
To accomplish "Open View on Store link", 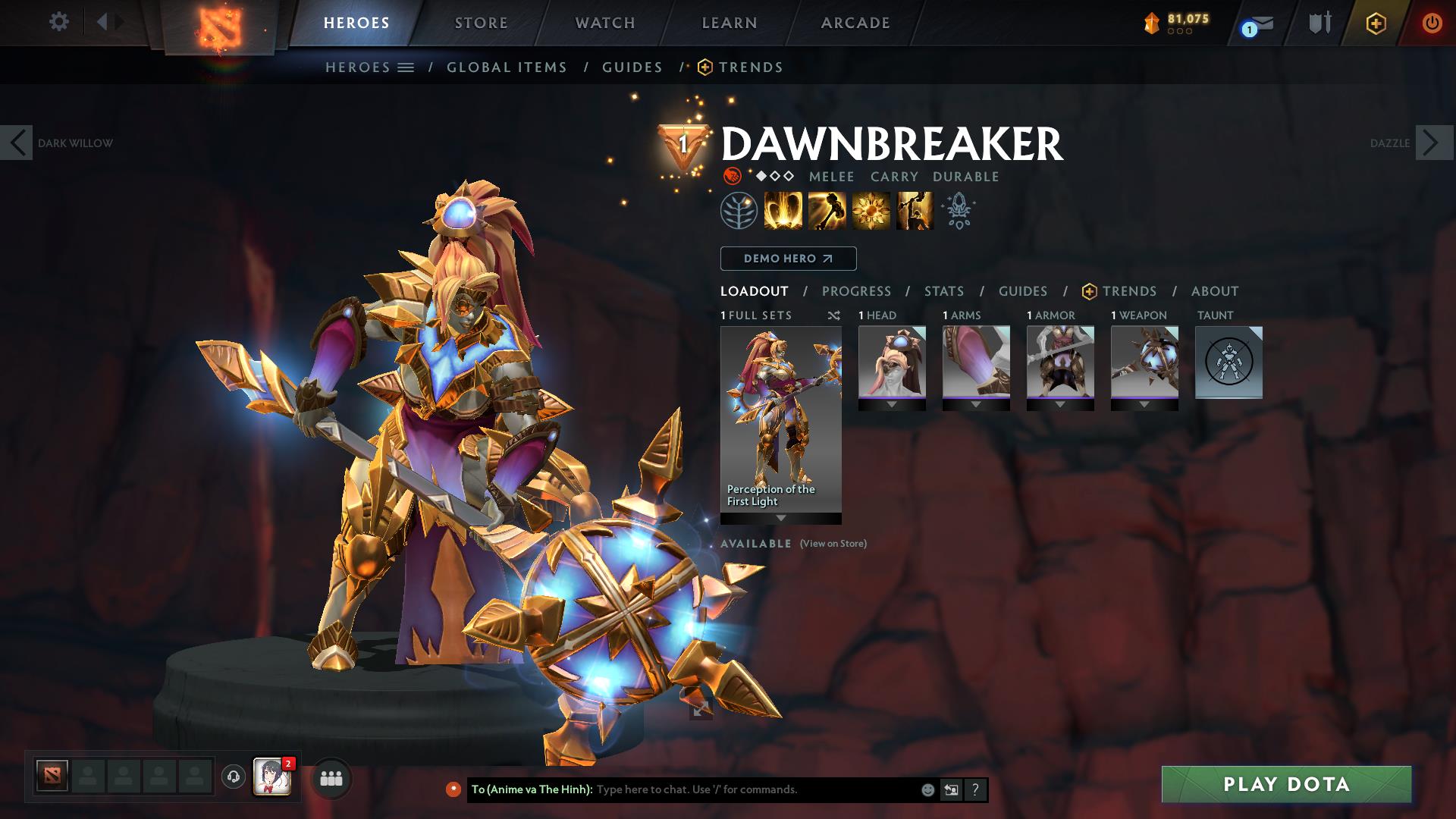I will [x=832, y=544].
